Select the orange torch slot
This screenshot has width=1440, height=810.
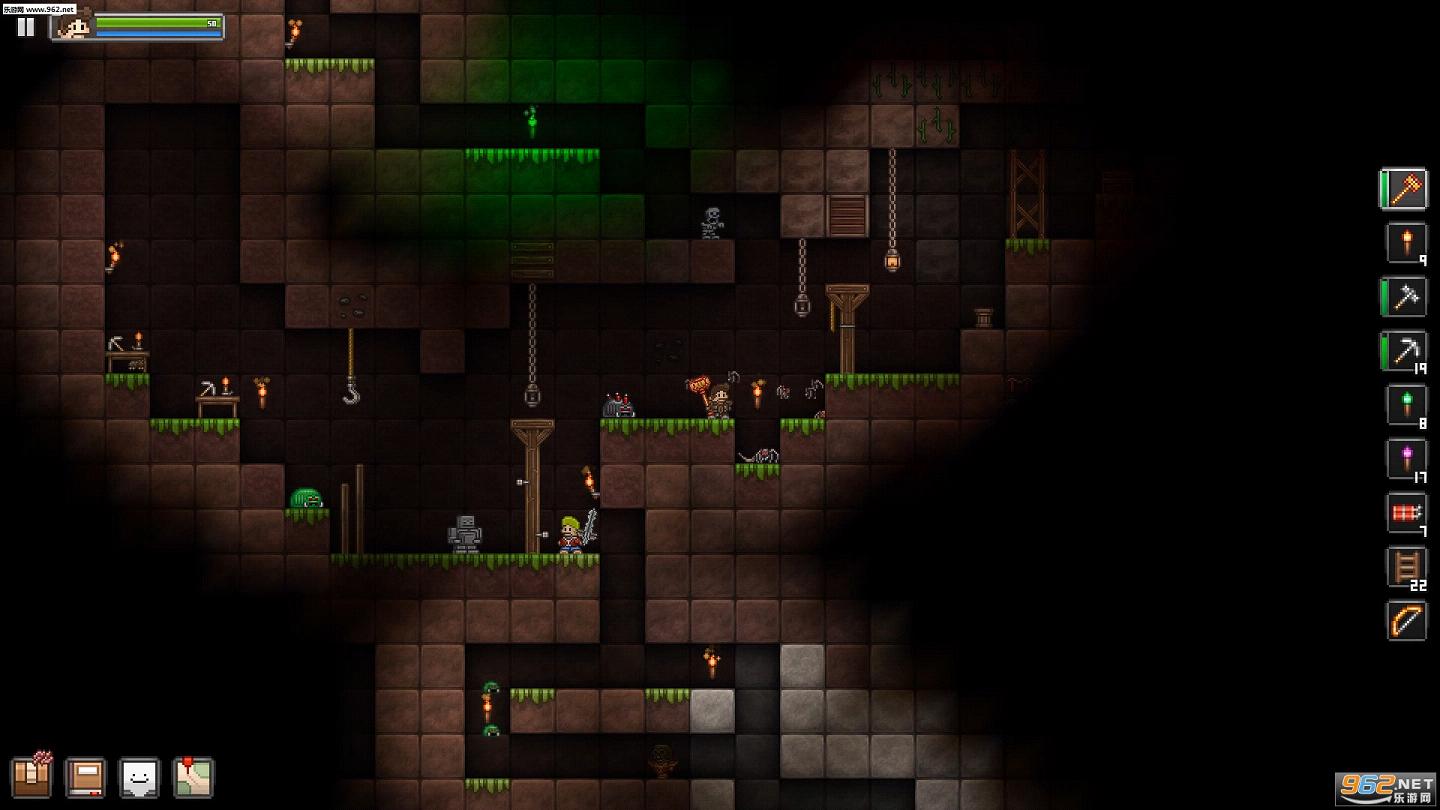click(1406, 243)
